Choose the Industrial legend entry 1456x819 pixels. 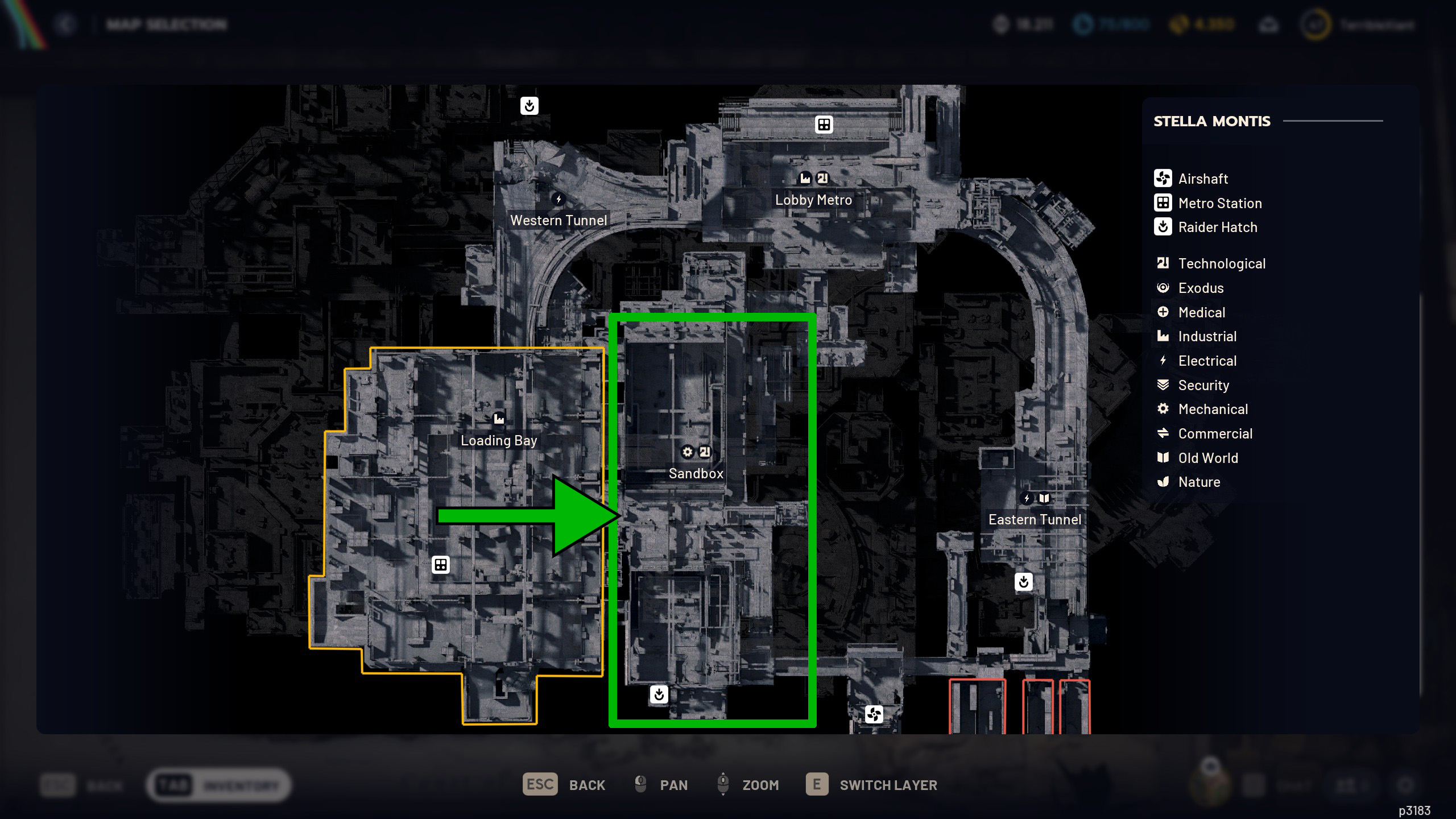pos(1207,337)
